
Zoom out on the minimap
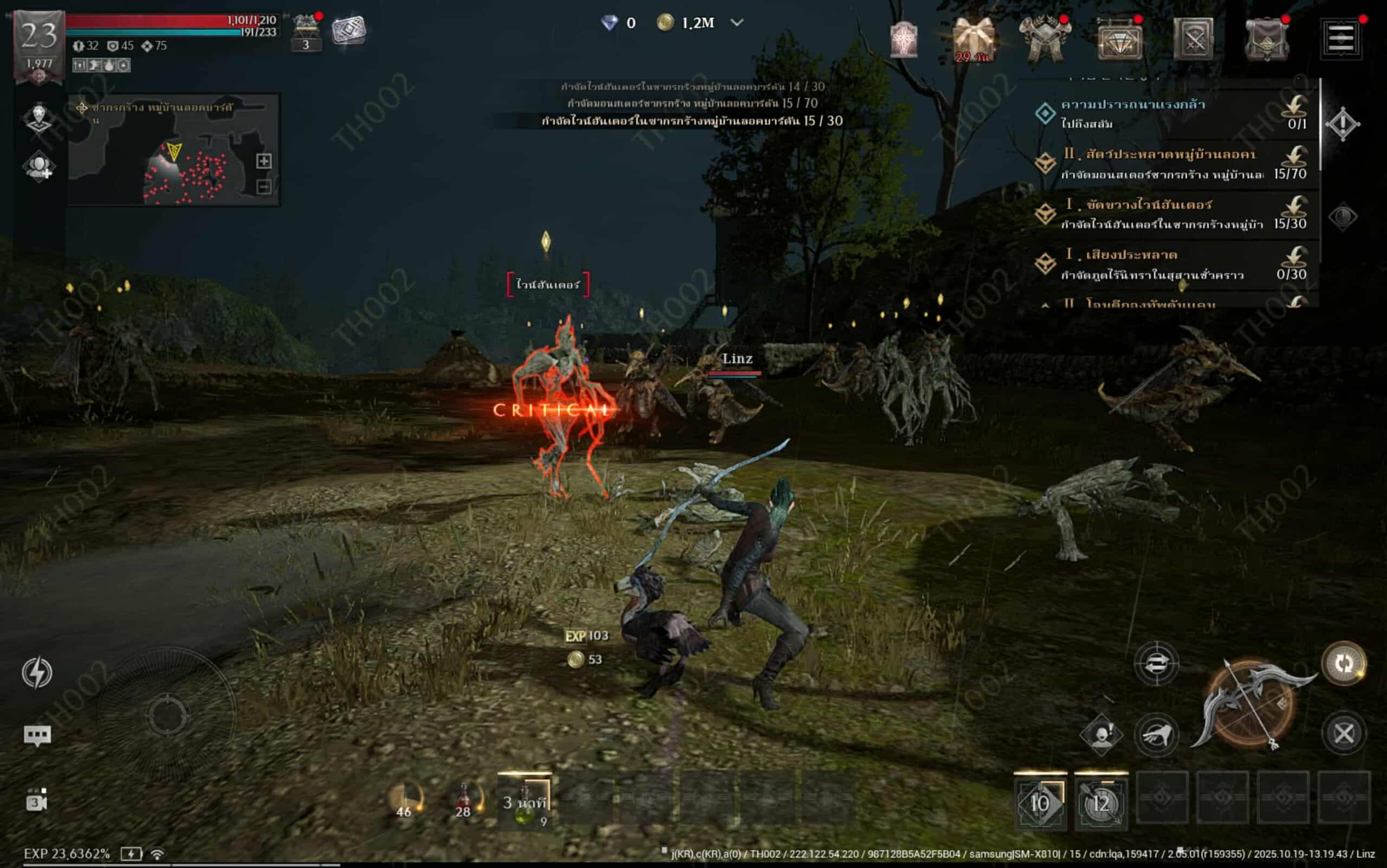[x=263, y=186]
